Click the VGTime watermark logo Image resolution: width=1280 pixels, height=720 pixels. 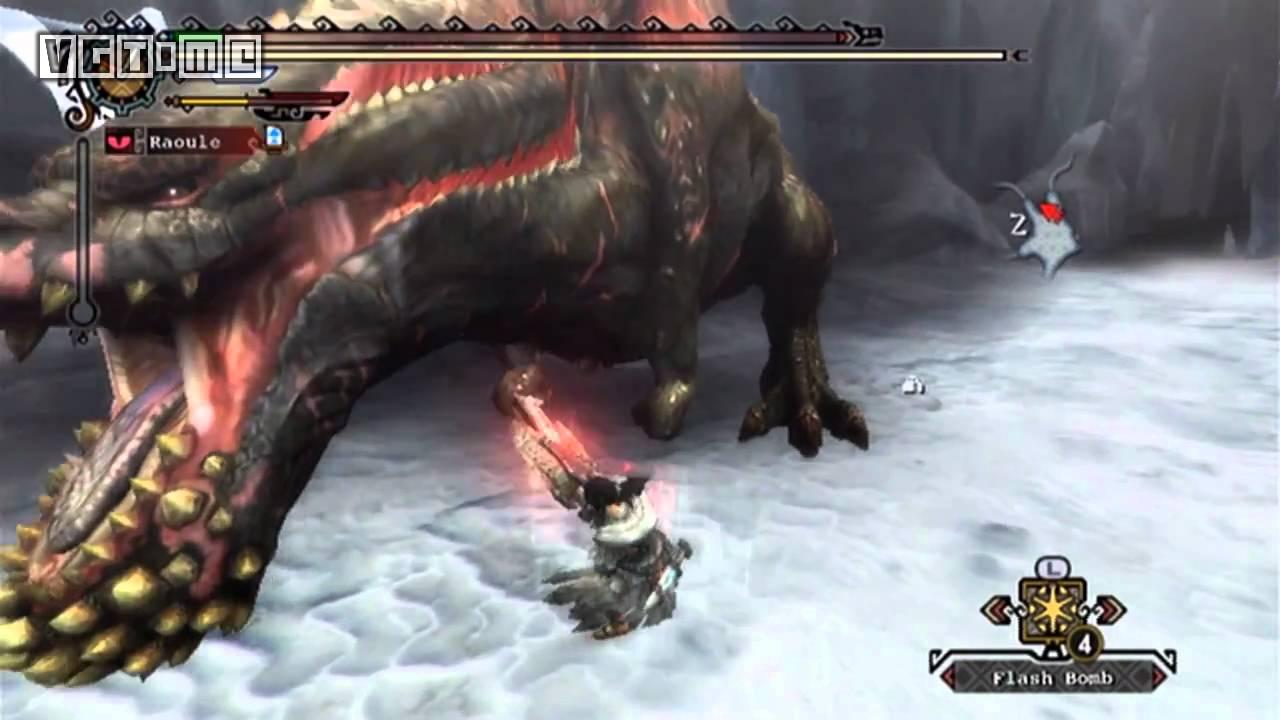point(150,56)
